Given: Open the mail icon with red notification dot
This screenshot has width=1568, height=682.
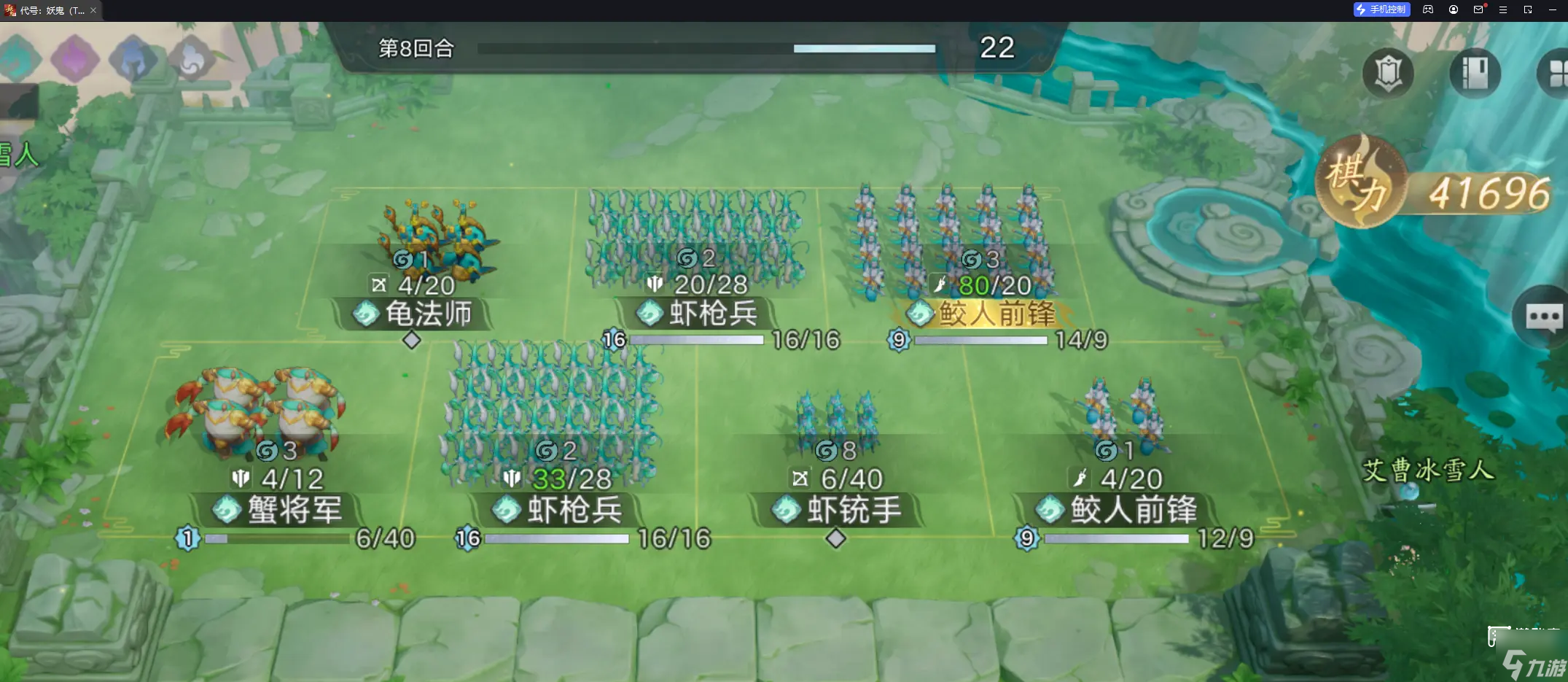Looking at the screenshot, I should coord(1479,10).
